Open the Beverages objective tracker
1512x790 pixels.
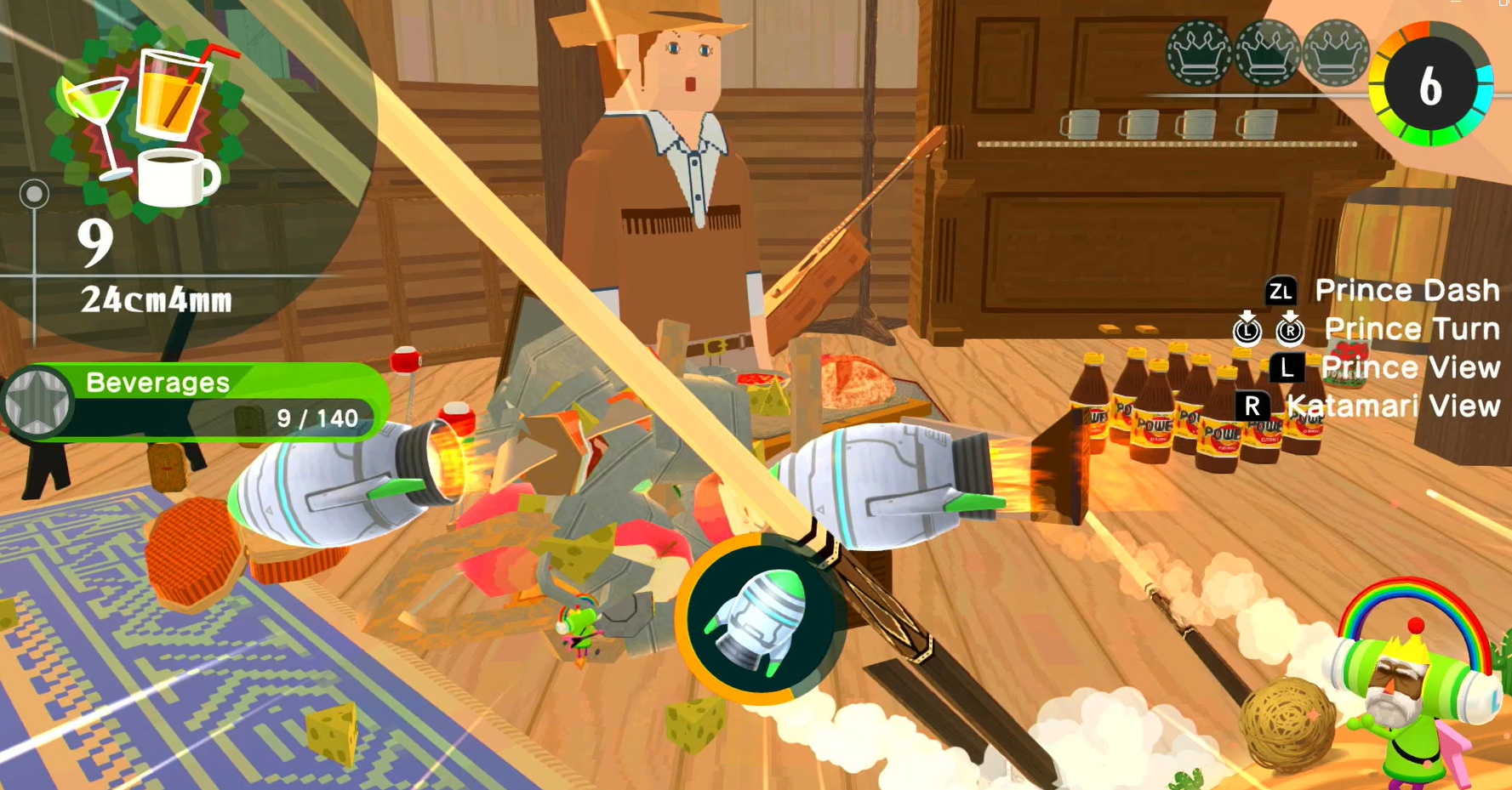pos(197,401)
